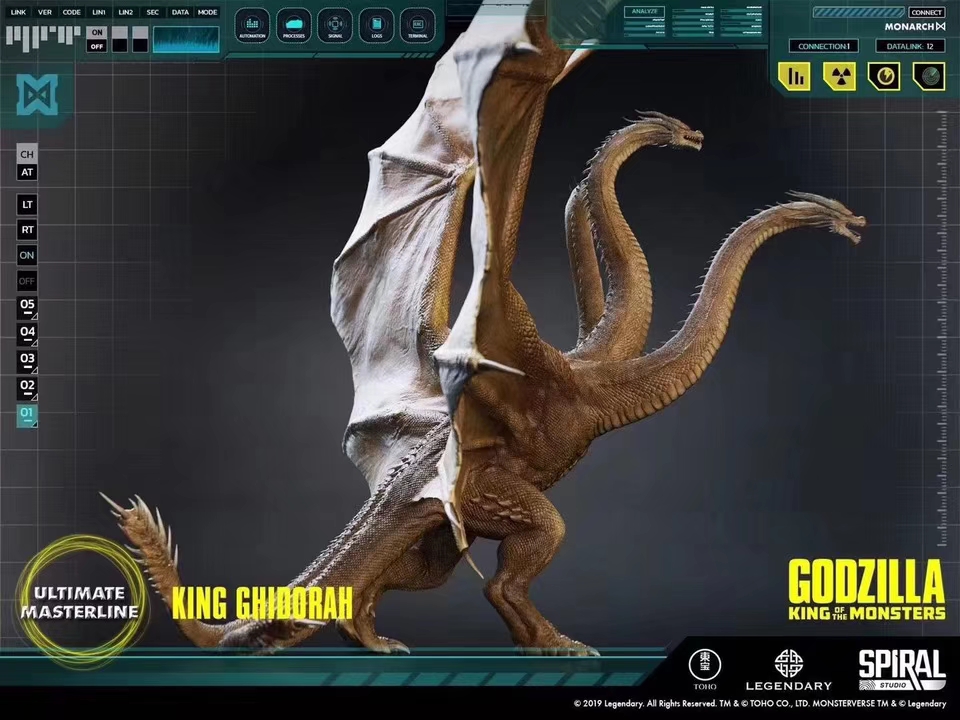Switch to the CODE tab
This screenshot has height=720, width=960.
(x=71, y=12)
